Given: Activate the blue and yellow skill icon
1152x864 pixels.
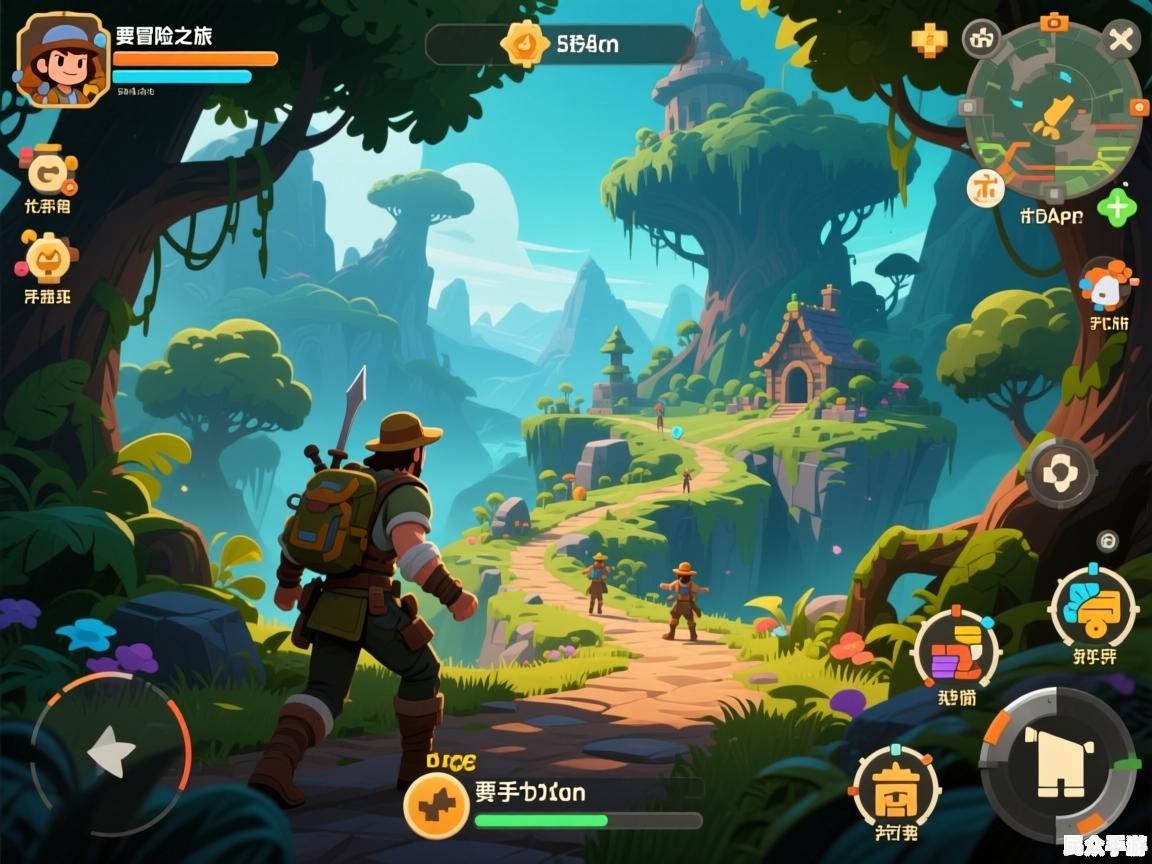Looking at the screenshot, I should coord(1093,606).
